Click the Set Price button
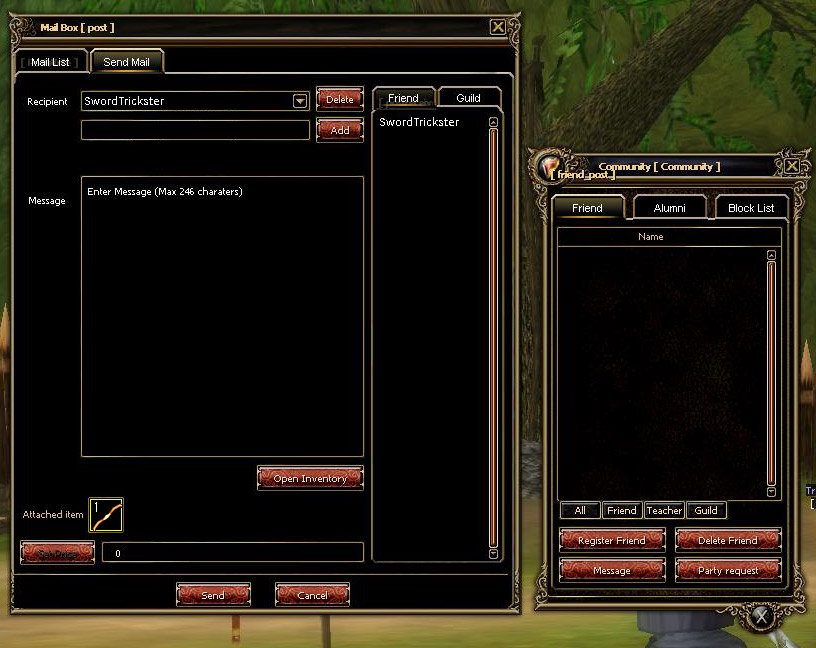This screenshot has height=648, width=816. click(x=57, y=552)
